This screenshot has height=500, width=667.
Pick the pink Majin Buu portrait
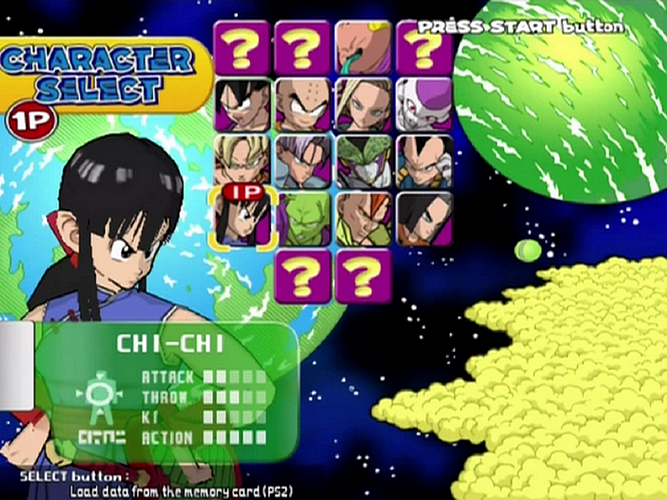(363, 47)
